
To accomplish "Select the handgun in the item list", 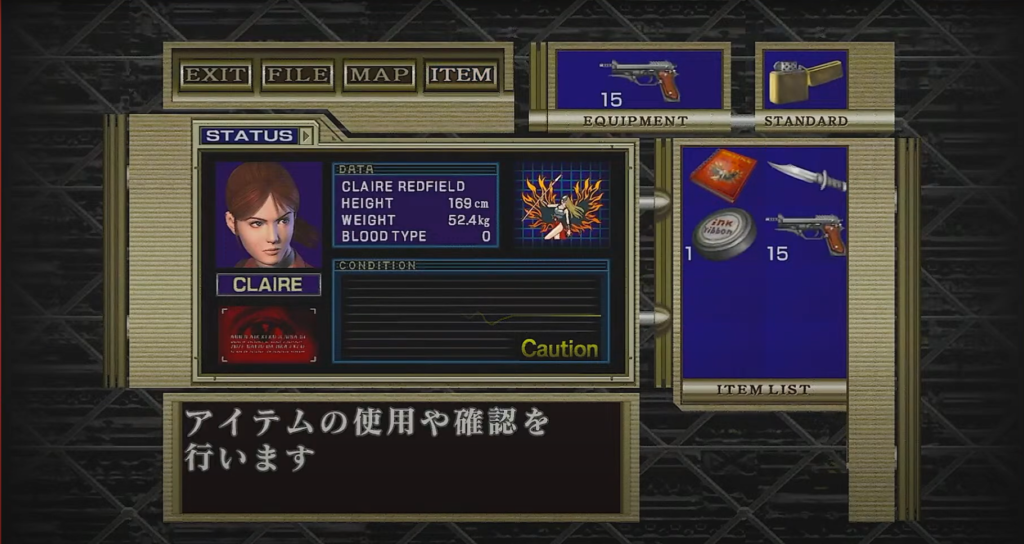I will 807,233.
